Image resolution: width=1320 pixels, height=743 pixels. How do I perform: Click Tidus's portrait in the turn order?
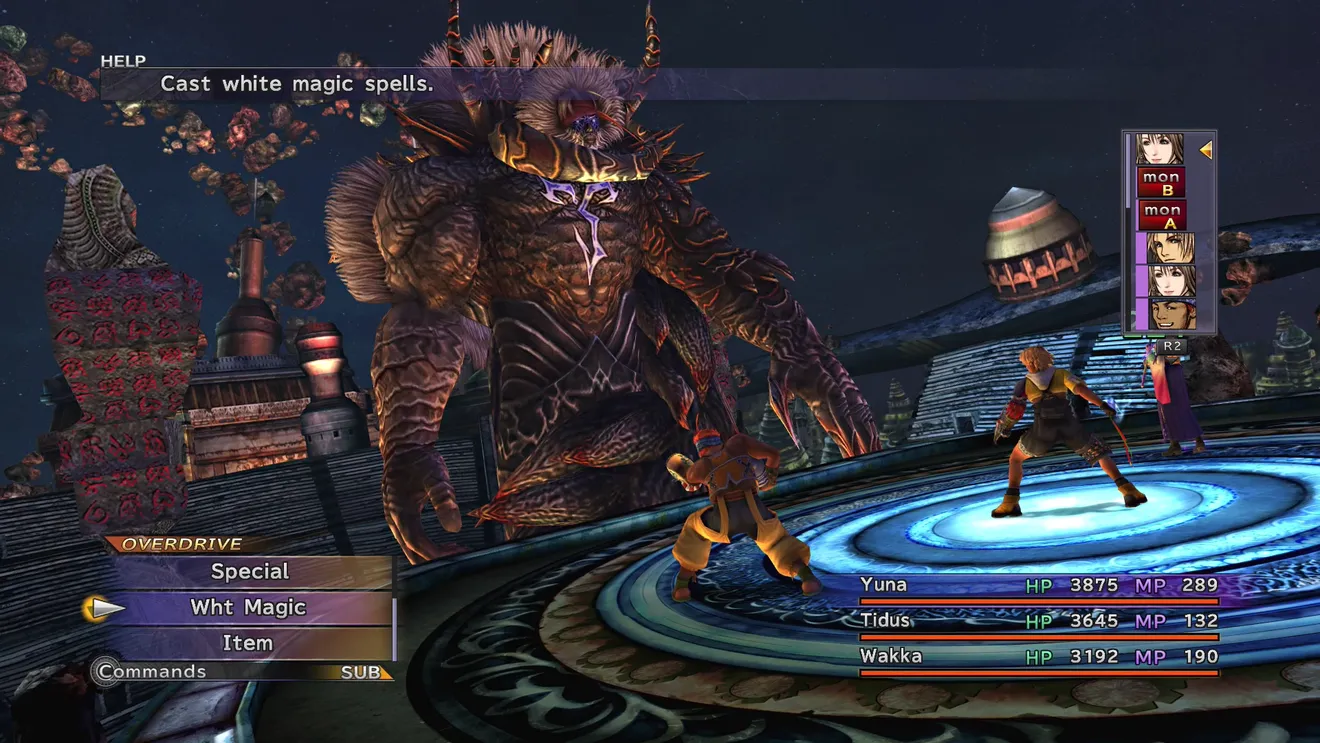click(x=1170, y=248)
